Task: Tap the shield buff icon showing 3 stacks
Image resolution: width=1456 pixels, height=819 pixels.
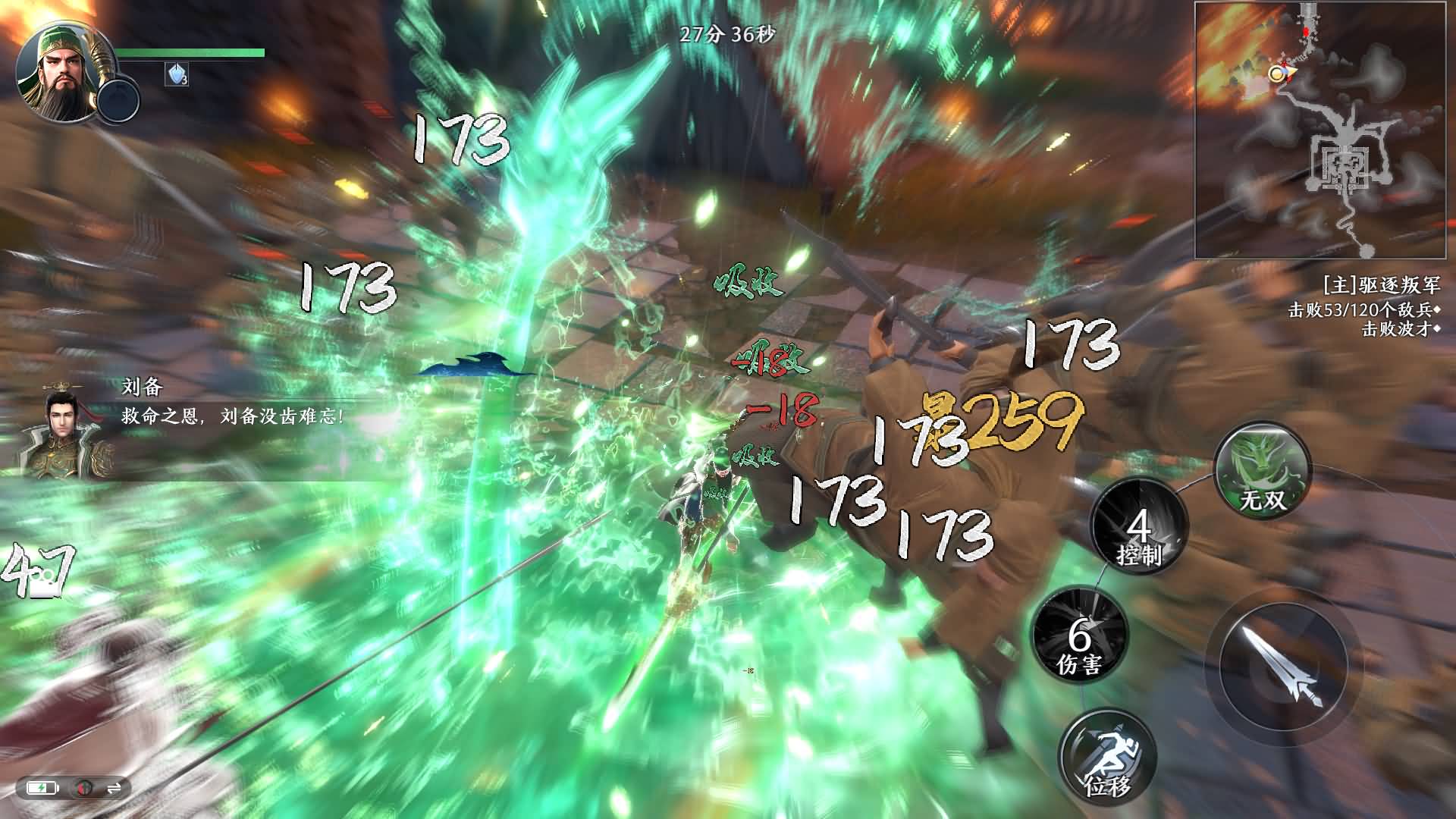Action: 176,74
